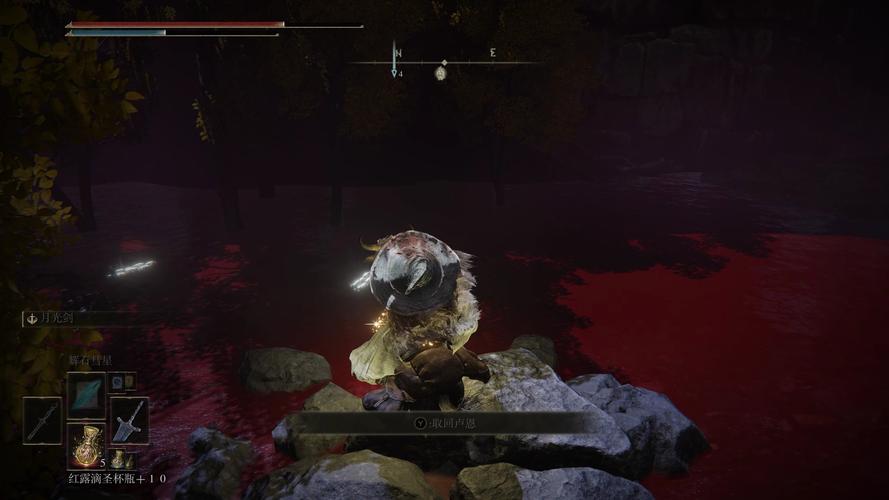
Task: Select the Flask of Crimson Tears slot
Action: pyautogui.click(x=86, y=446)
